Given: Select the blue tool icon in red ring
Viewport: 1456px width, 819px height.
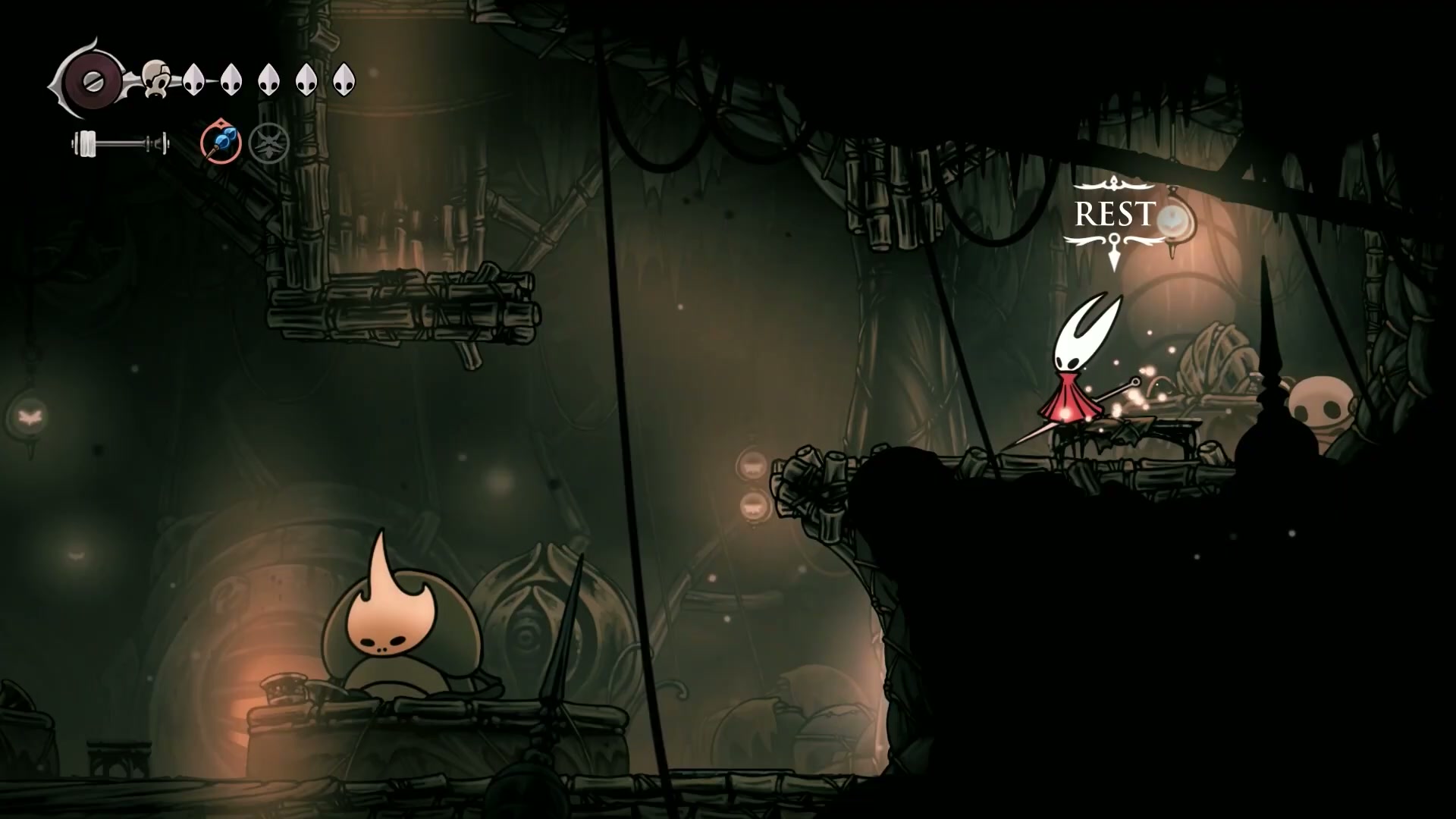Looking at the screenshot, I should tap(221, 143).
